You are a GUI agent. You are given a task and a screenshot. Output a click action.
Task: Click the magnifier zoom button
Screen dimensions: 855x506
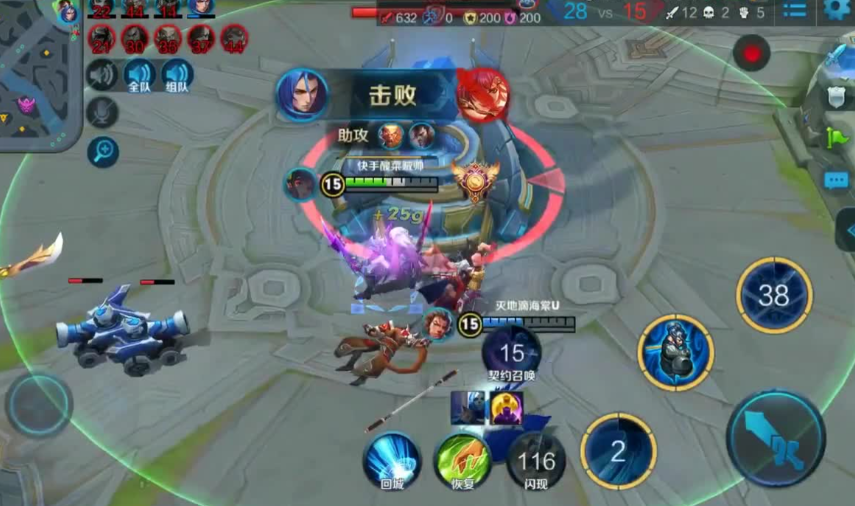pyautogui.click(x=103, y=151)
